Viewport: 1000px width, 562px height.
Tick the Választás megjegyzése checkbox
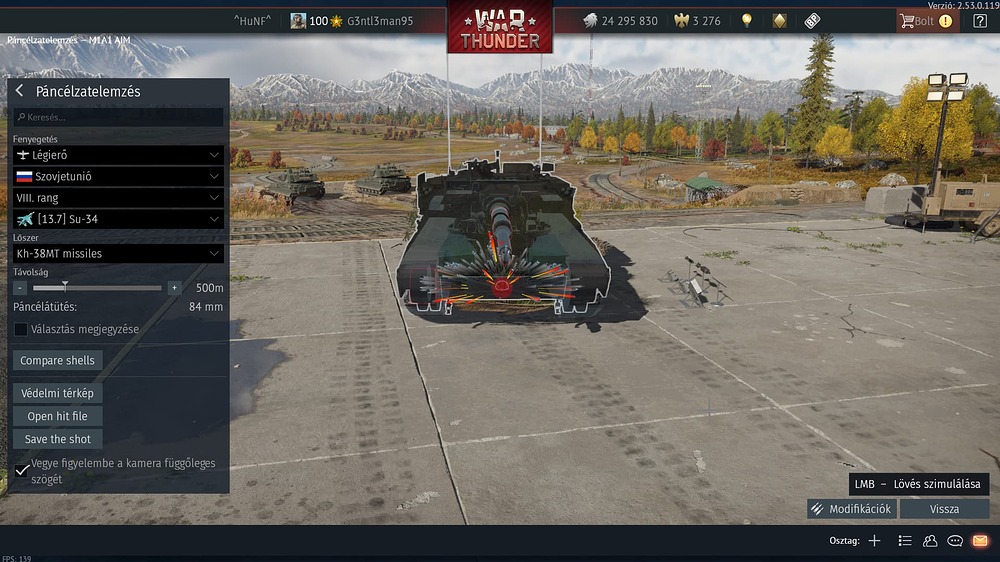click(21, 329)
